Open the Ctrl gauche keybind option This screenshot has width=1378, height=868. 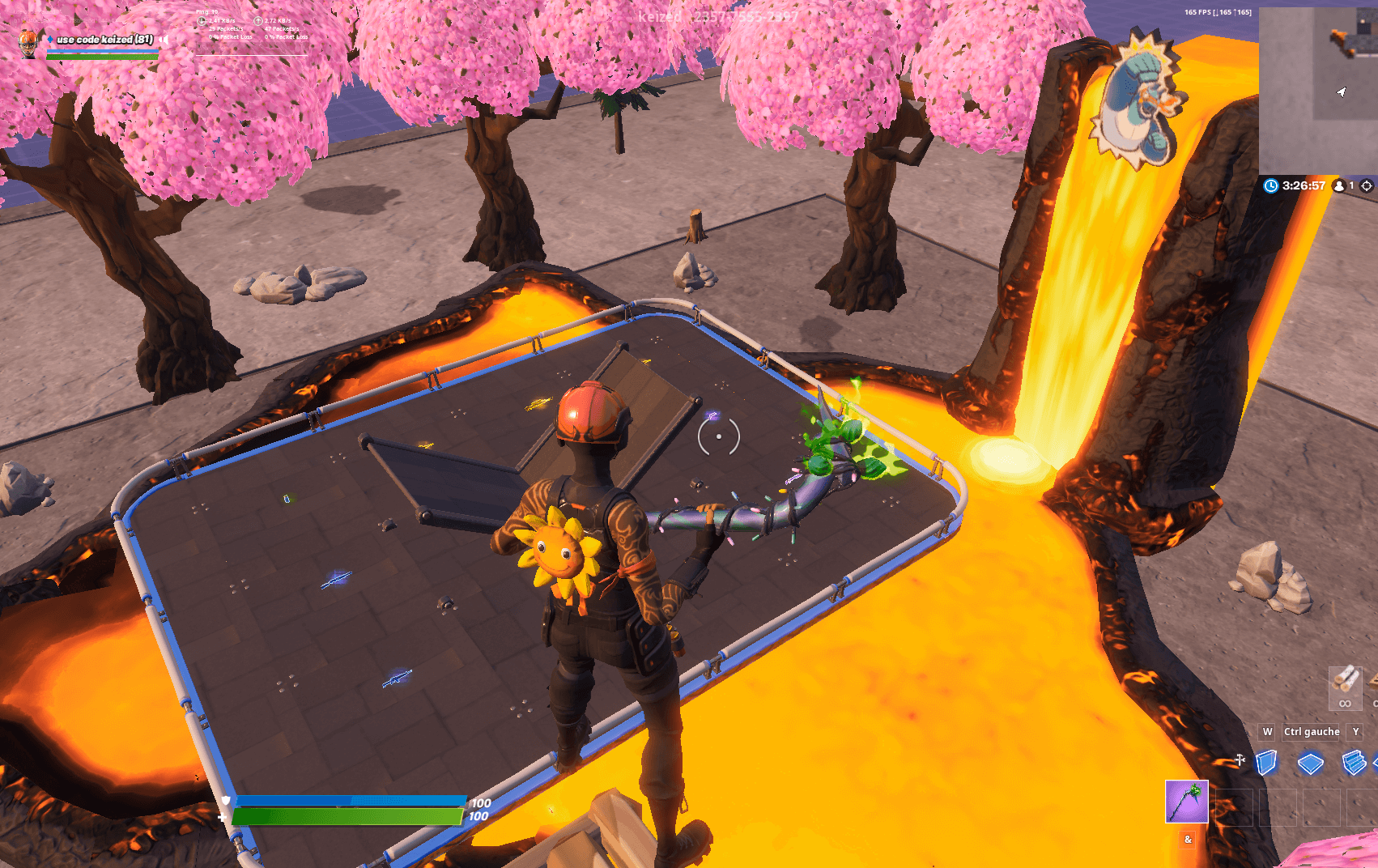point(1310,731)
